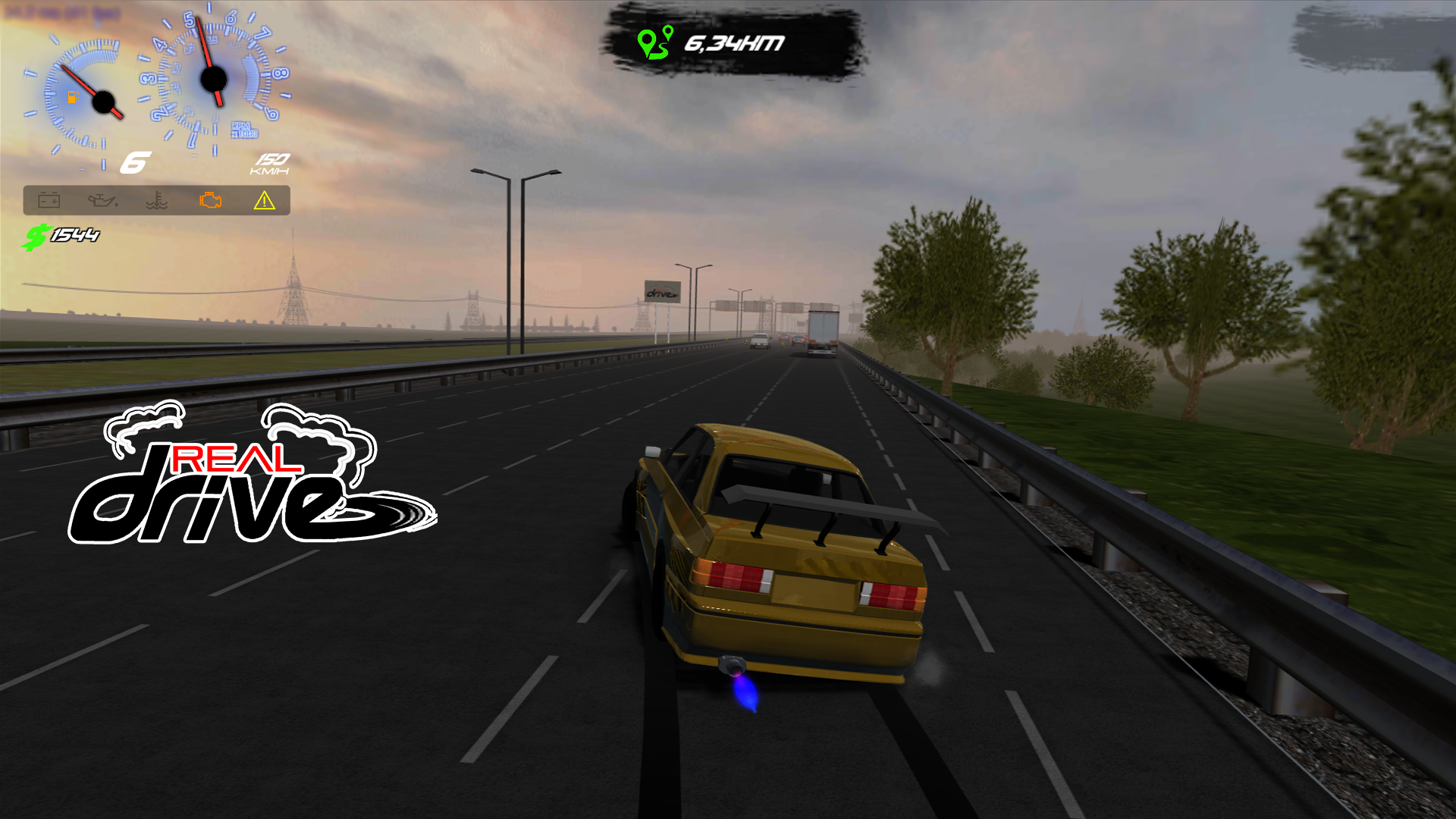This screenshot has width=1456, height=819.
Task: Select the oil pressure warning icon
Action: click(102, 201)
